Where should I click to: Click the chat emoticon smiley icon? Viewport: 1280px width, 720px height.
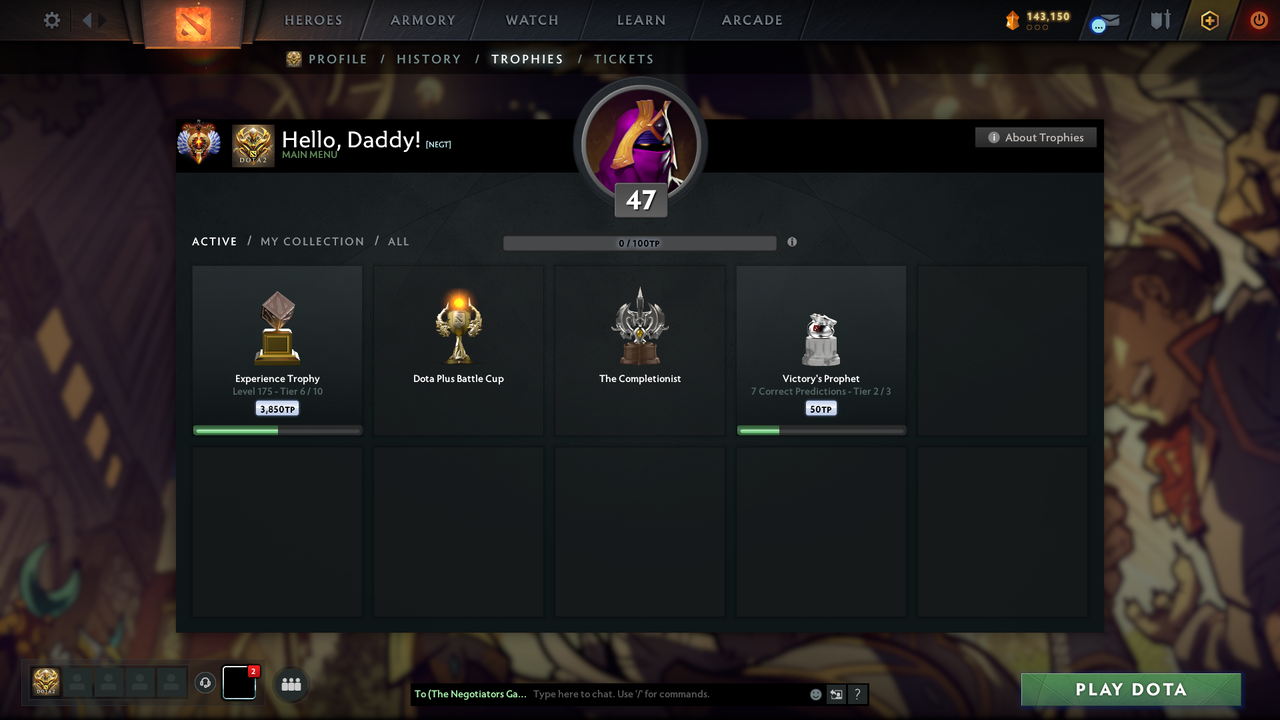(x=815, y=693)
